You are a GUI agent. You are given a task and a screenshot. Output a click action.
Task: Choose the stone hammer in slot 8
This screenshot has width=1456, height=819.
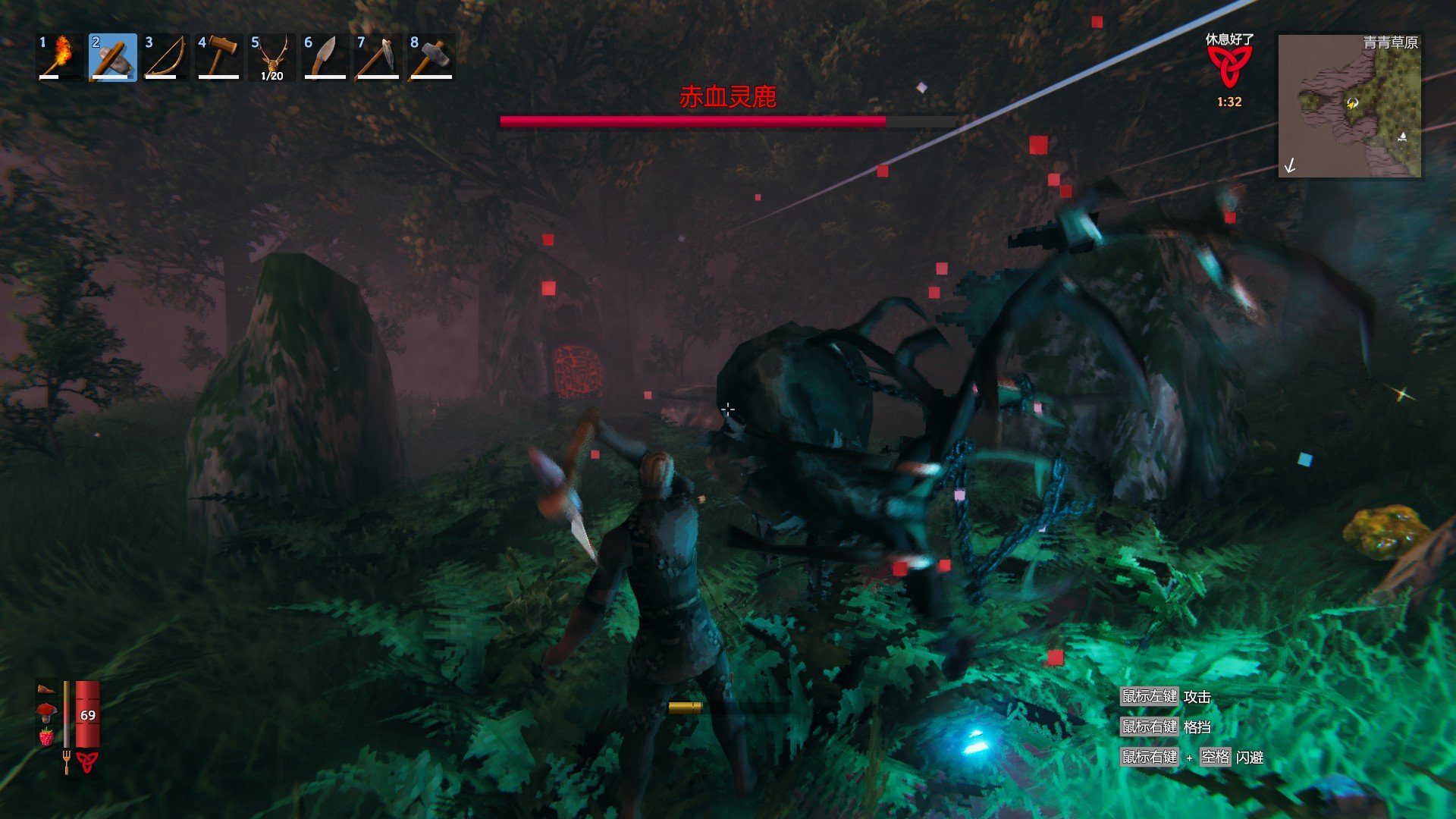[431, 57]
